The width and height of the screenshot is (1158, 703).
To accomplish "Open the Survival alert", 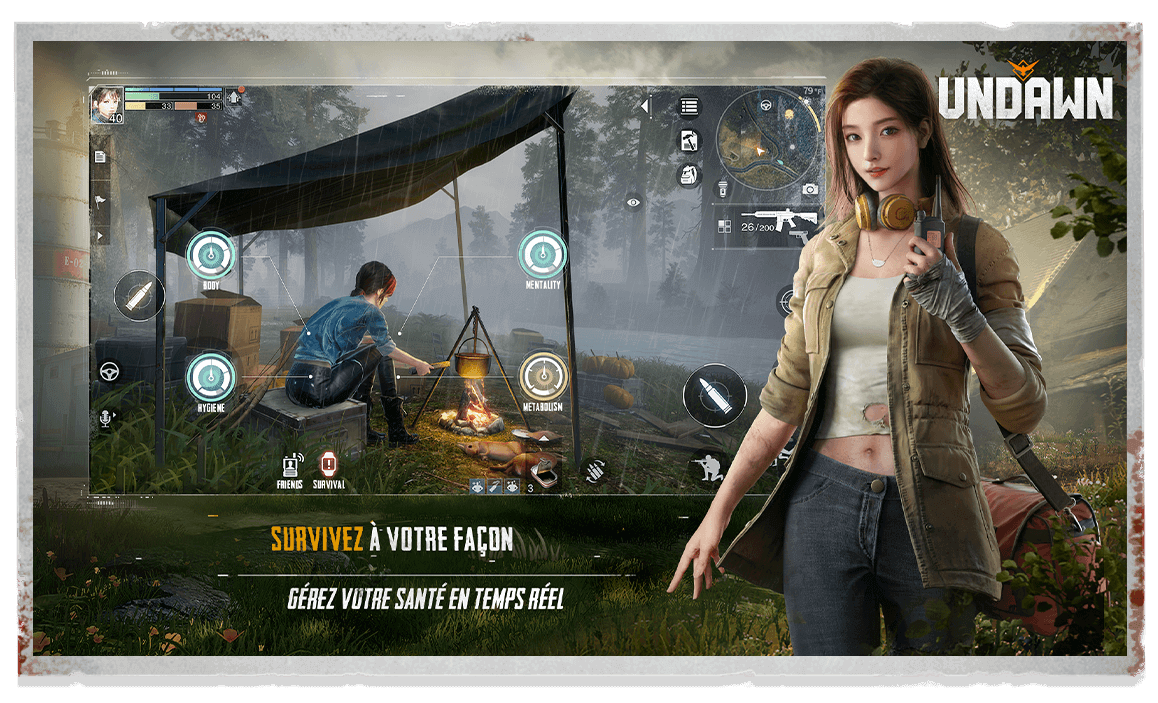I will click(328, 466).
